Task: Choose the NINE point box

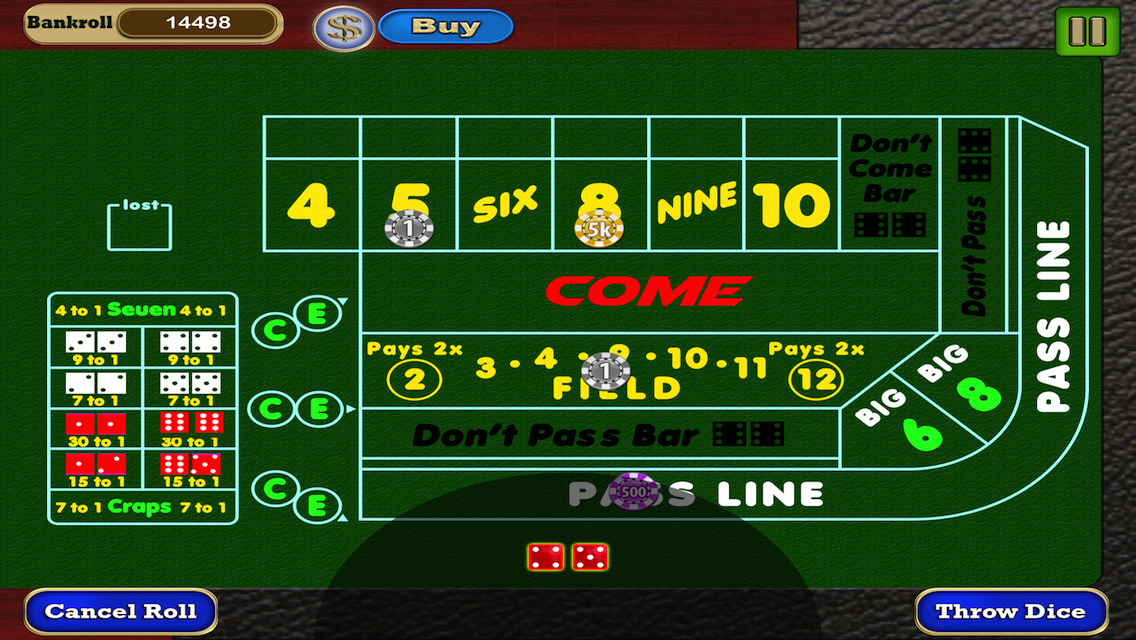Action: click(x=696, y=203)
